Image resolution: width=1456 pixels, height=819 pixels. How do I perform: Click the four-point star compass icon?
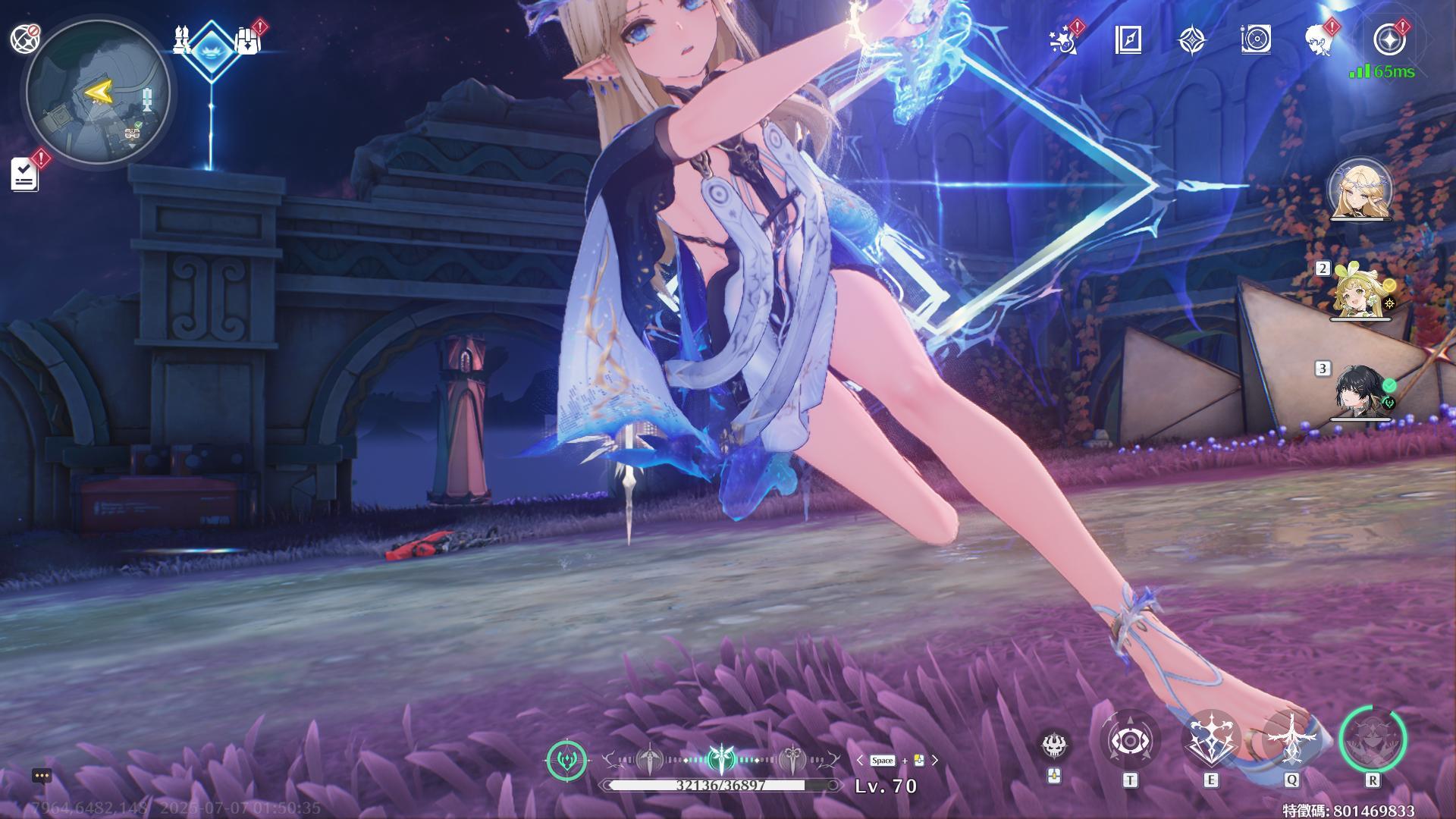click(1192, 40)
